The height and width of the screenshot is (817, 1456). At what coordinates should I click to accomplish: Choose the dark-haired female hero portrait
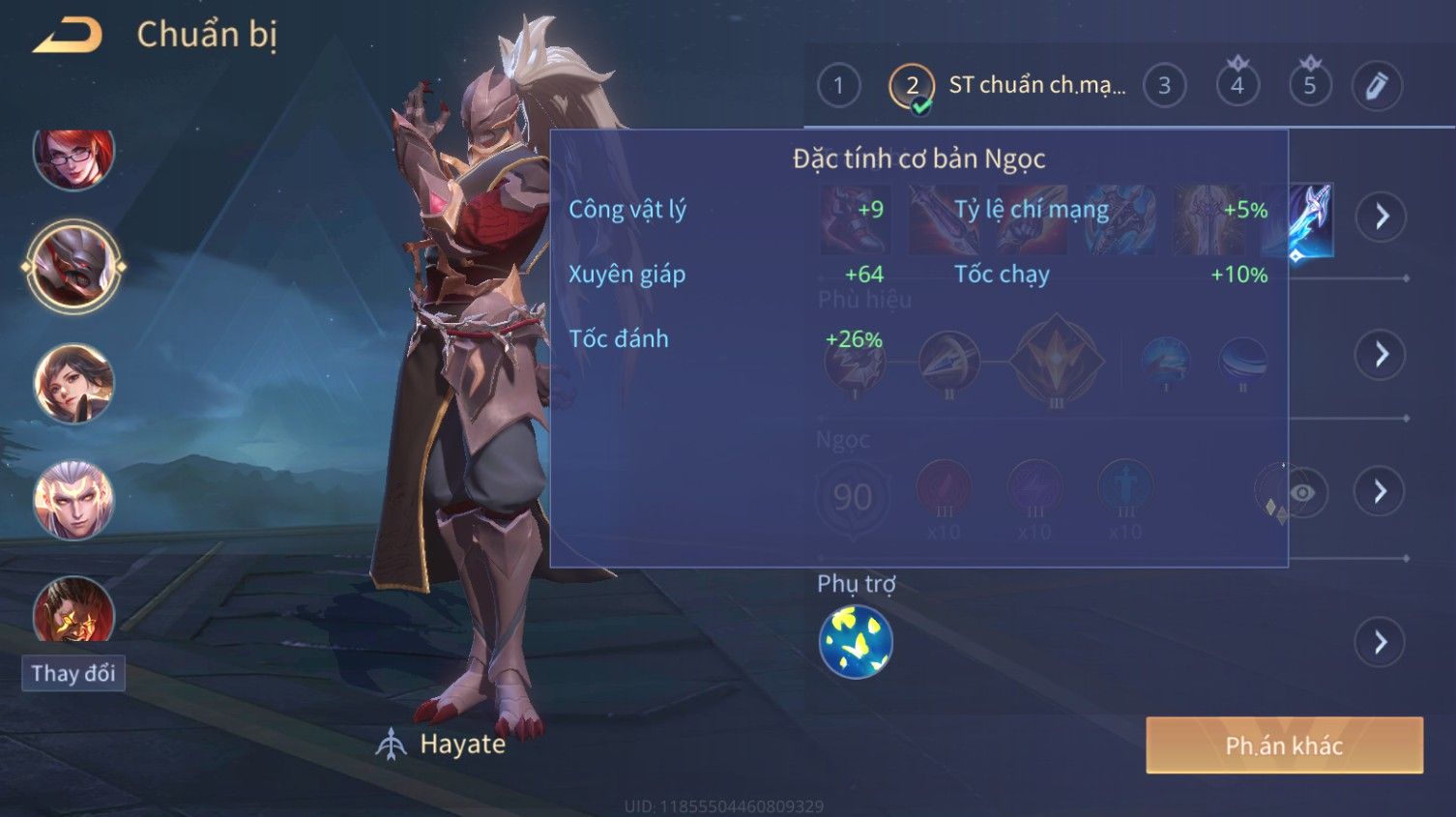point(73,384)
